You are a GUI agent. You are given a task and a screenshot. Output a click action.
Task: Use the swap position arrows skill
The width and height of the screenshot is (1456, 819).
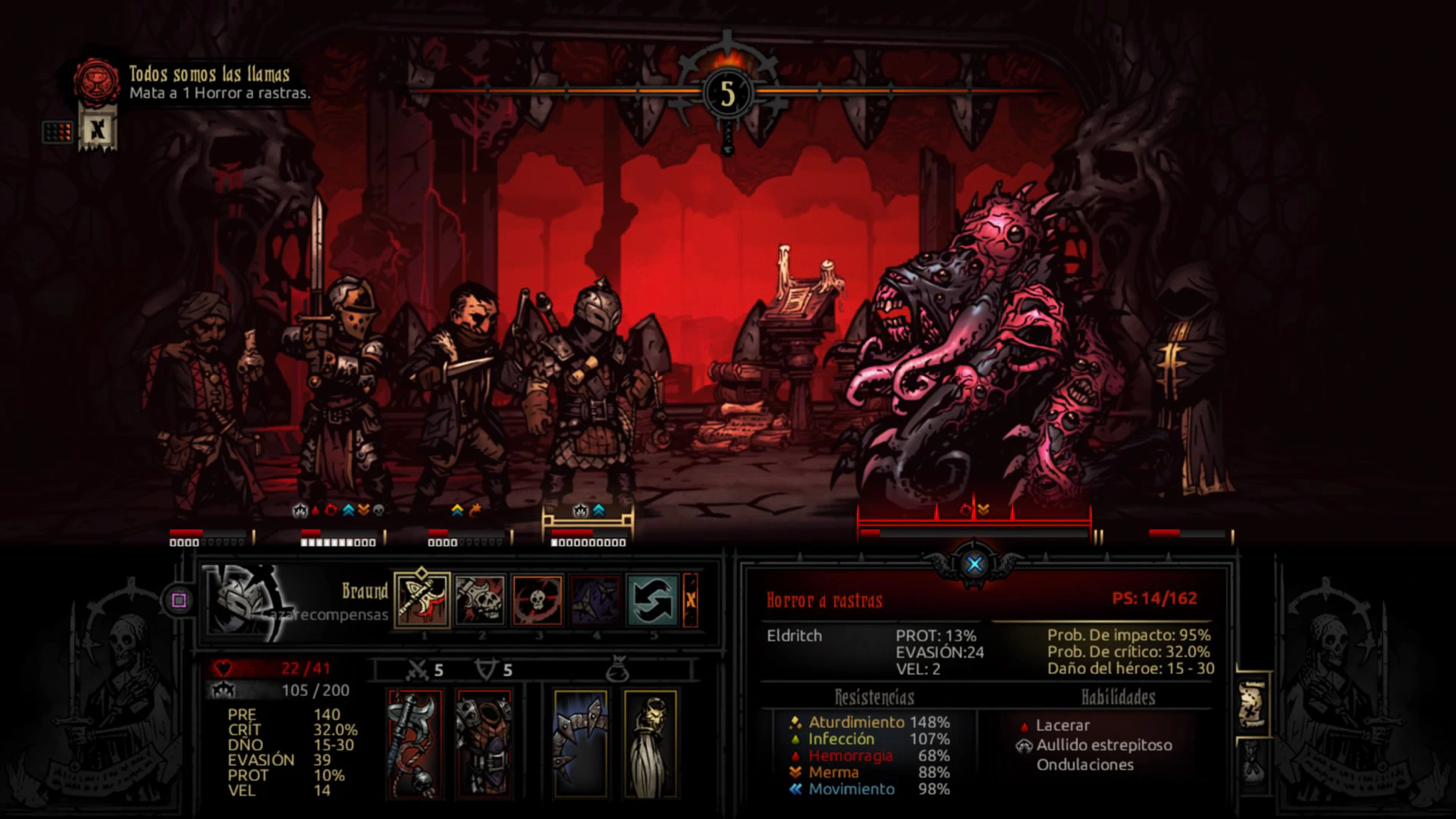pyautogui.click(x=653, y=600)
